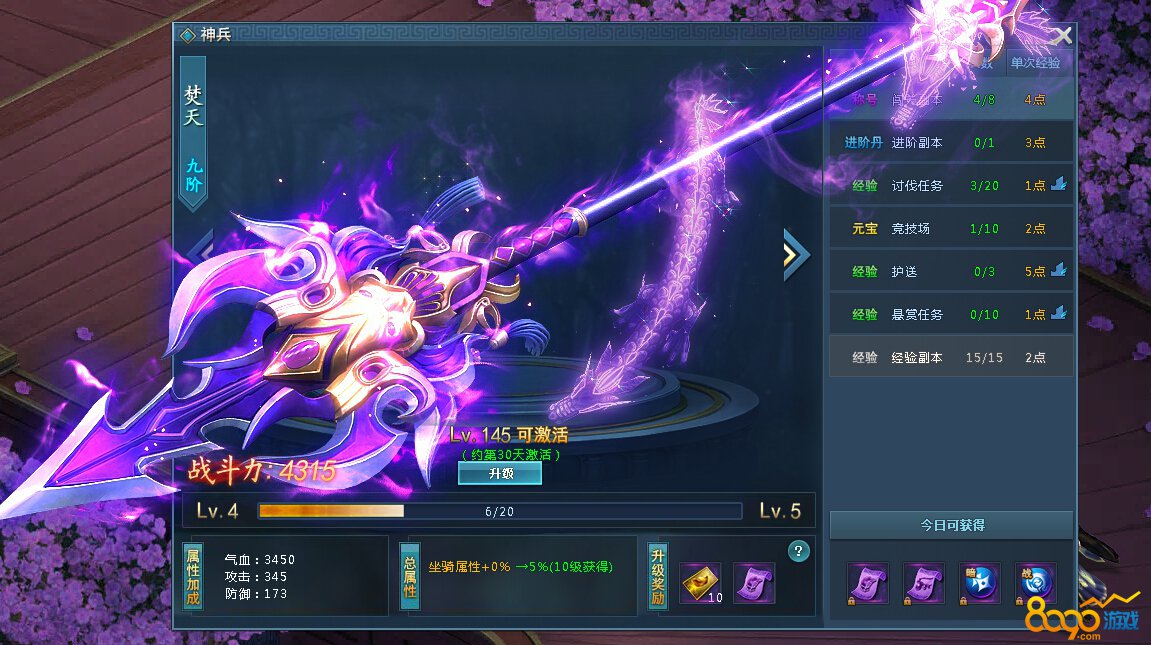Select the 经验副本 experience dungeon row
Viewport: 1151px width, 645px height.
[x=950, y=357]
